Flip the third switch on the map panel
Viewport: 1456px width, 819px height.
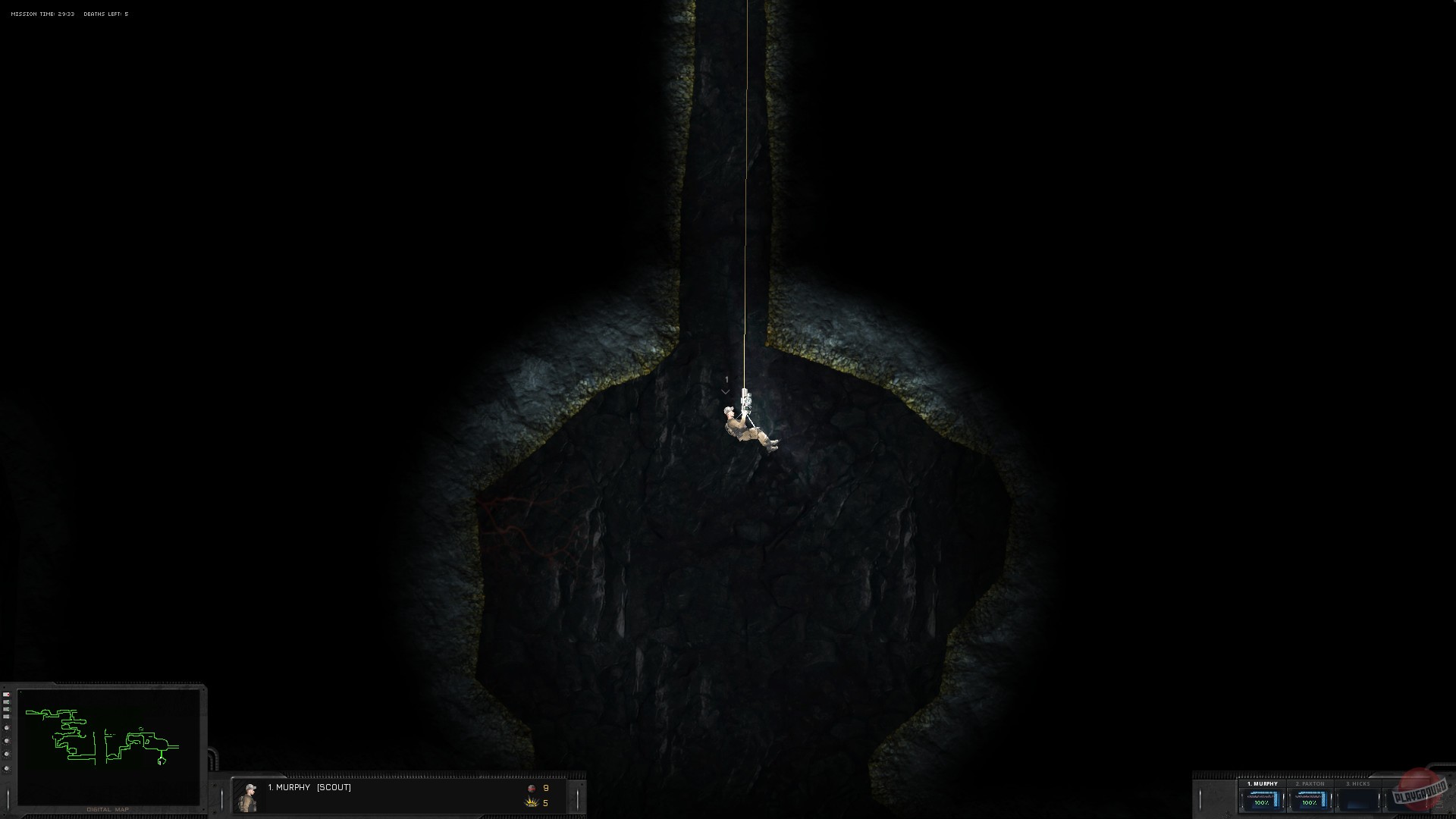pos(6,709)
